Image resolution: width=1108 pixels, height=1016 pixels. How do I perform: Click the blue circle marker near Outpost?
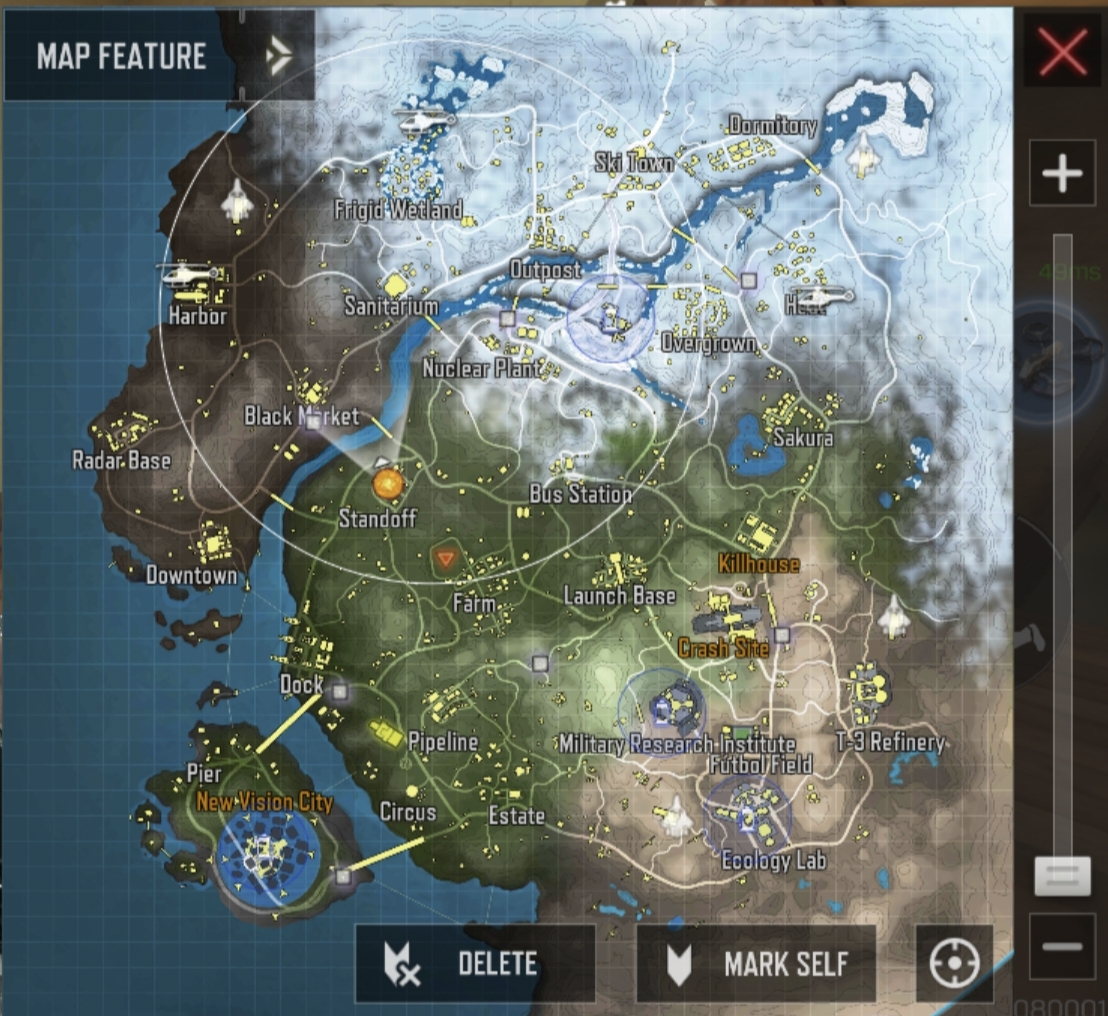pyautogui.click(x=610, y=317)
